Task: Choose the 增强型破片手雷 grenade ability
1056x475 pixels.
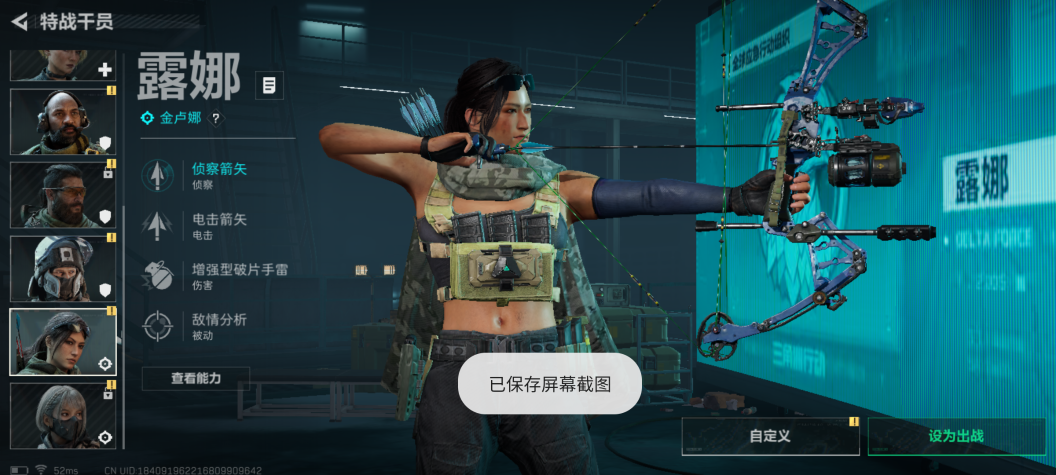Action: click(240, 276)
